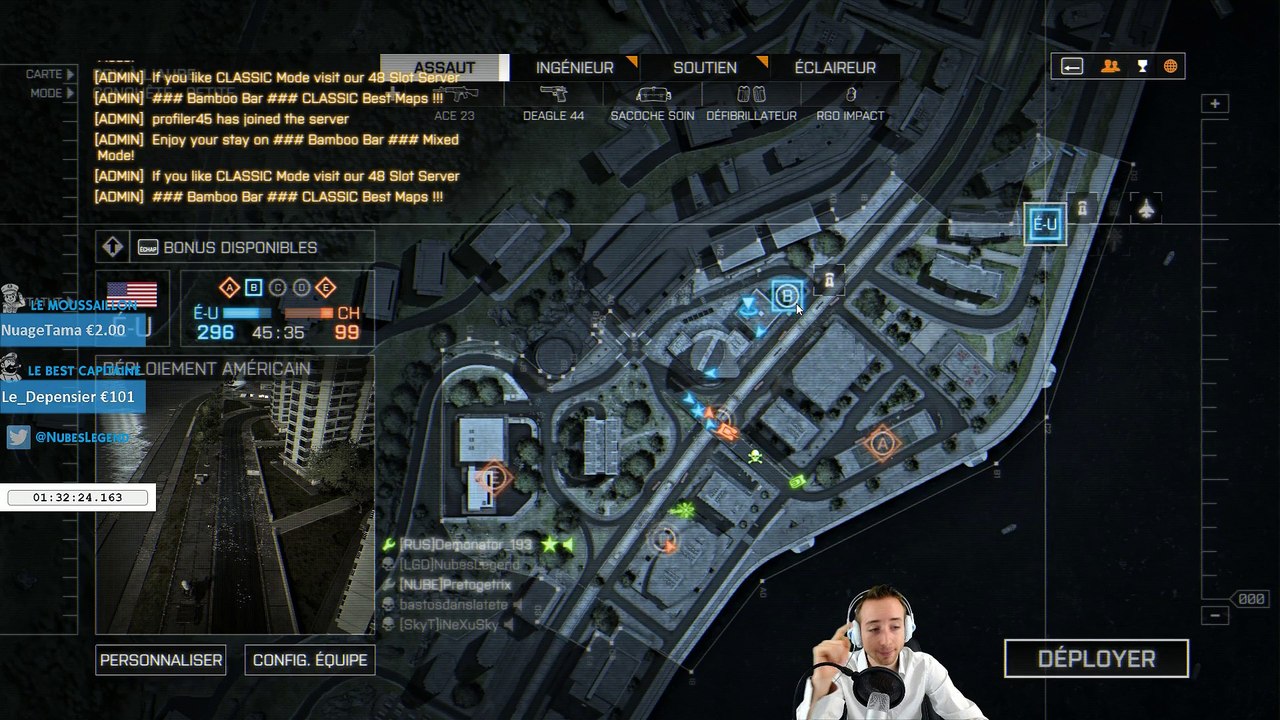This screenshot has height=720, width=1280.
Task: Deploy with the Déployer button
Action: tap(1096, 659)
